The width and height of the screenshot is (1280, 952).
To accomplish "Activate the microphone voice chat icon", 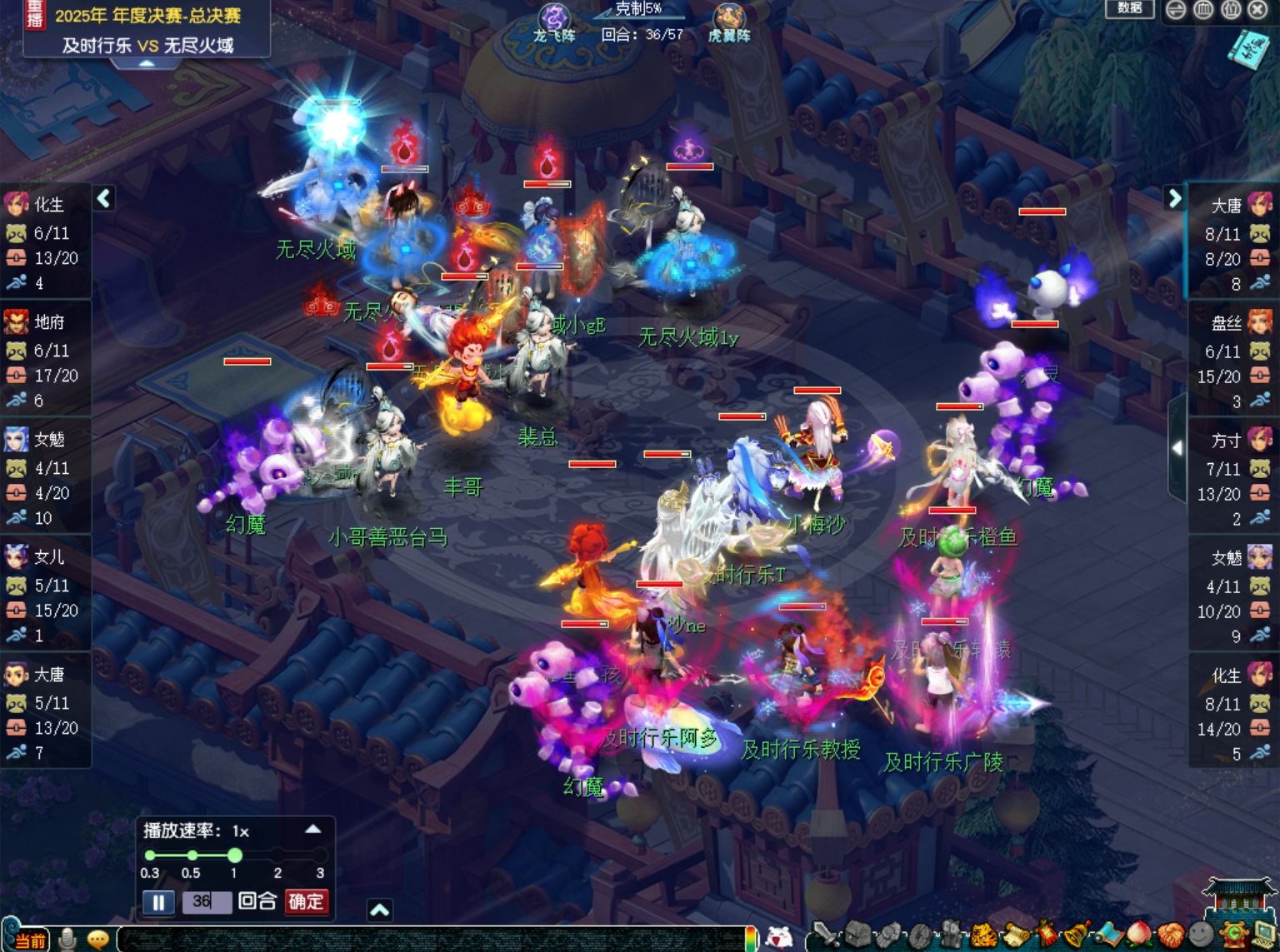I will click(68, 940).
